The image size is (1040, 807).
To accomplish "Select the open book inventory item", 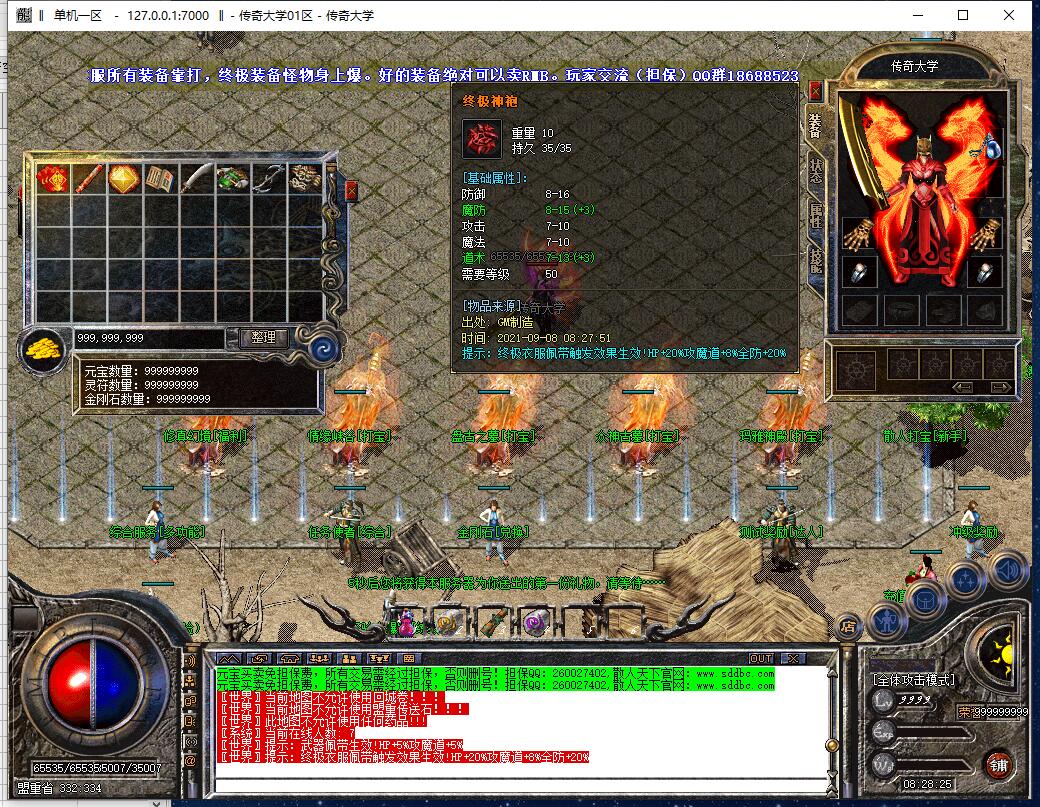I will tap(160, 179).
